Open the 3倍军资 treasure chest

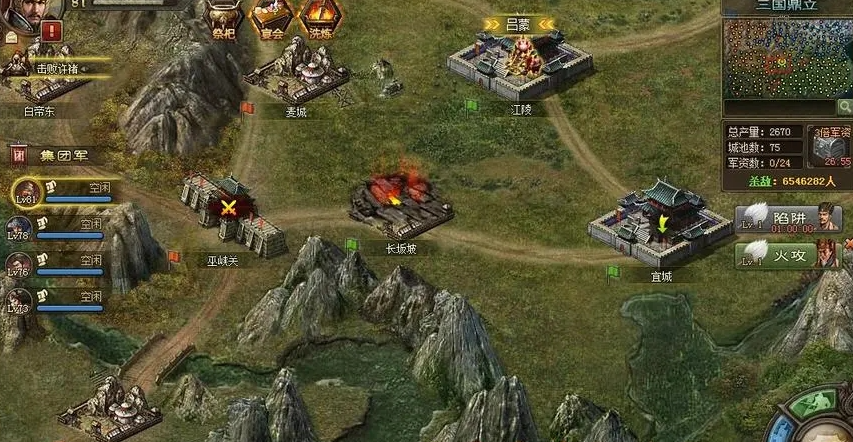pos(830,146)
